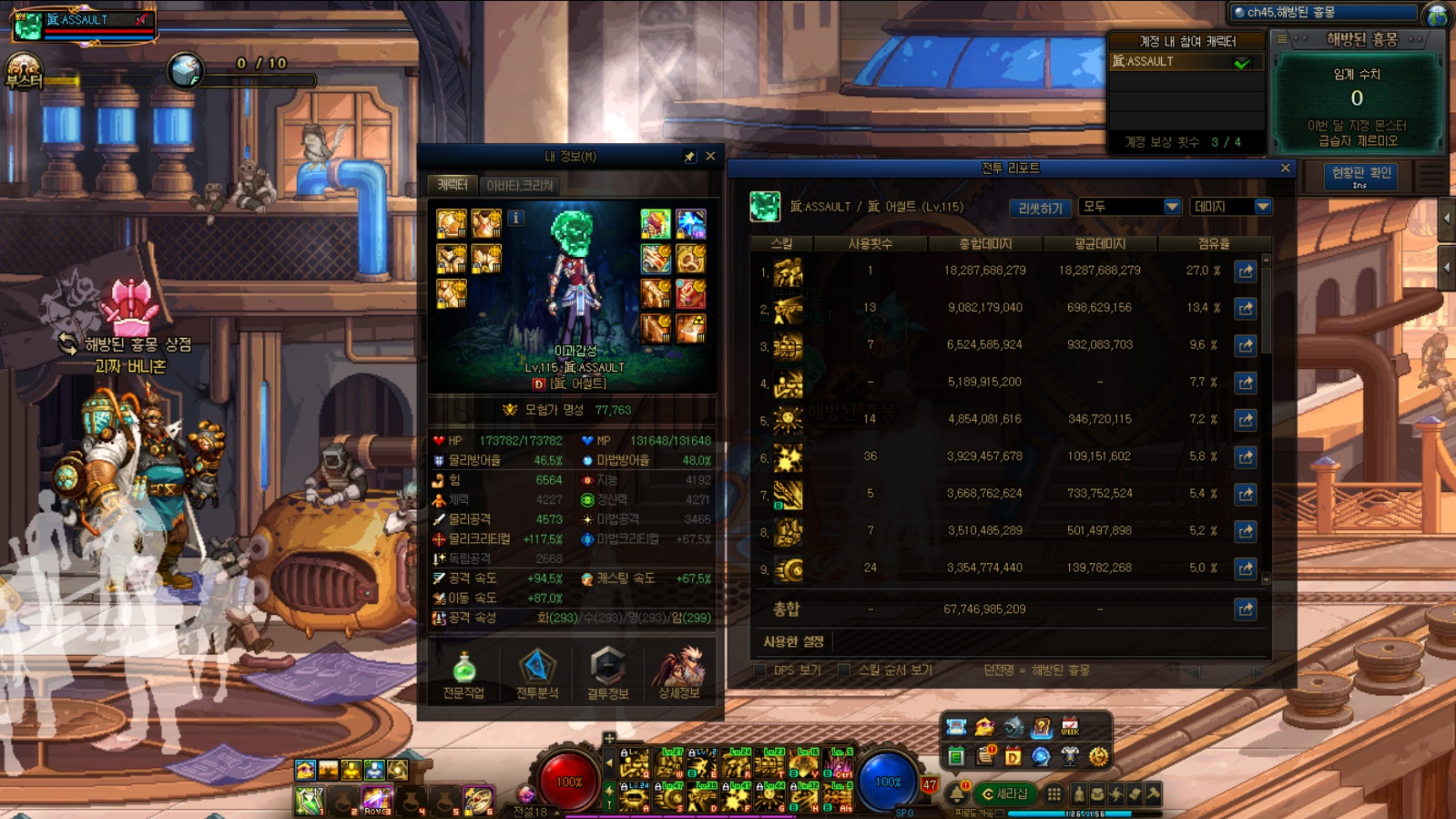
Task: Switch to the 아바타.크리쳐 tab
Action: click(x=519, y=185)
